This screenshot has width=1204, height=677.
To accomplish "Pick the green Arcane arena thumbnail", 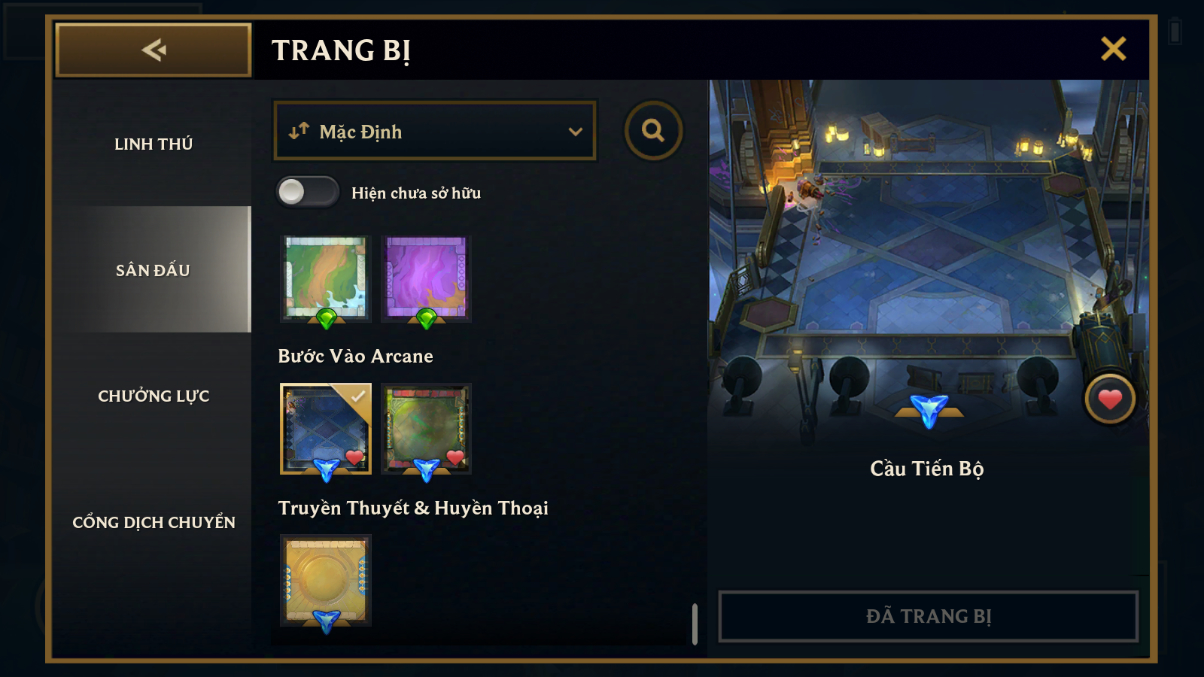I will [x=426, y=428].
